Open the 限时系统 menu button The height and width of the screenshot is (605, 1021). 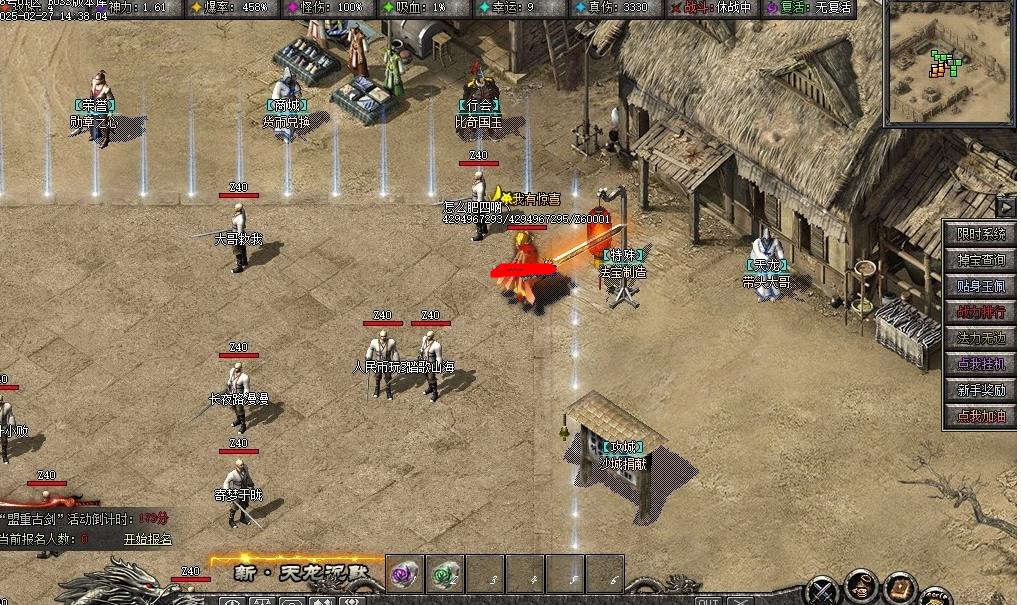pyautogui.click(x=980, y=234)
